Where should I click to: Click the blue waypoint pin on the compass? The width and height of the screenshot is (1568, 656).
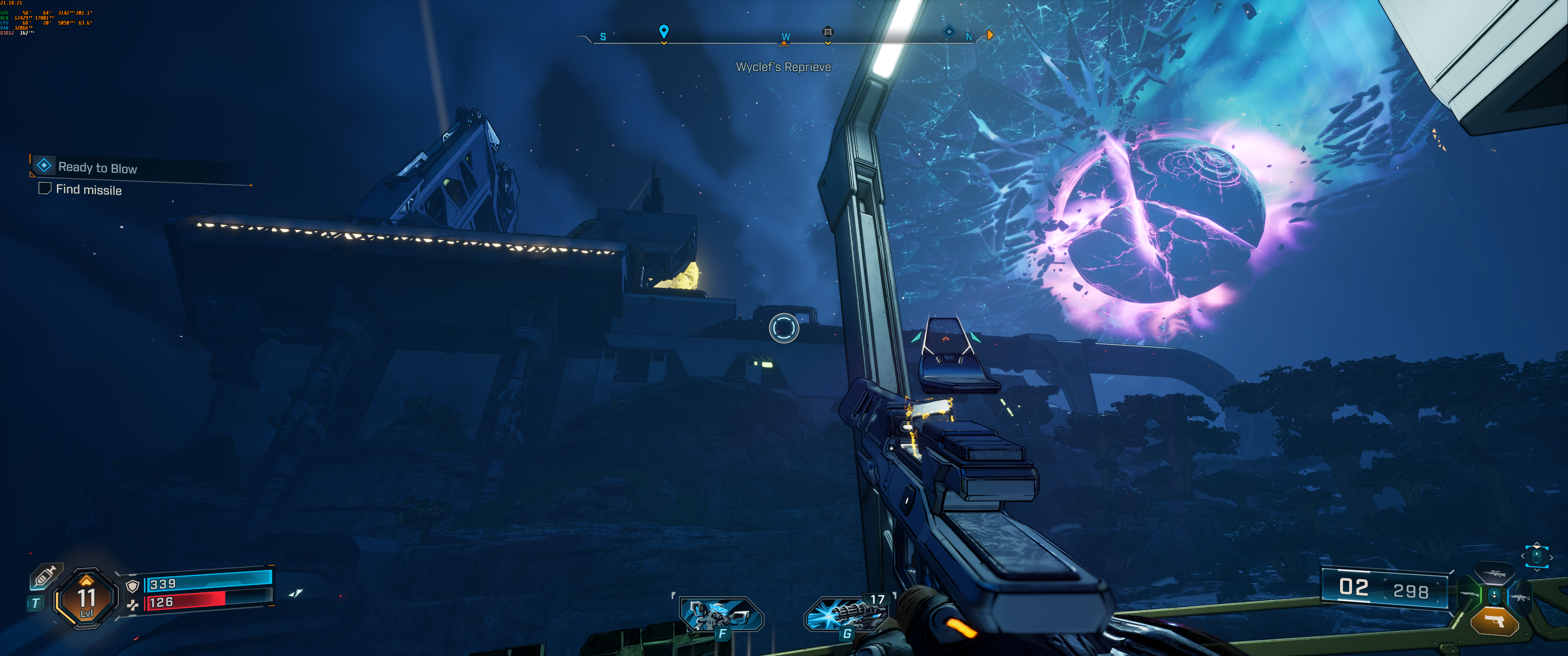(x=664, y=31)
